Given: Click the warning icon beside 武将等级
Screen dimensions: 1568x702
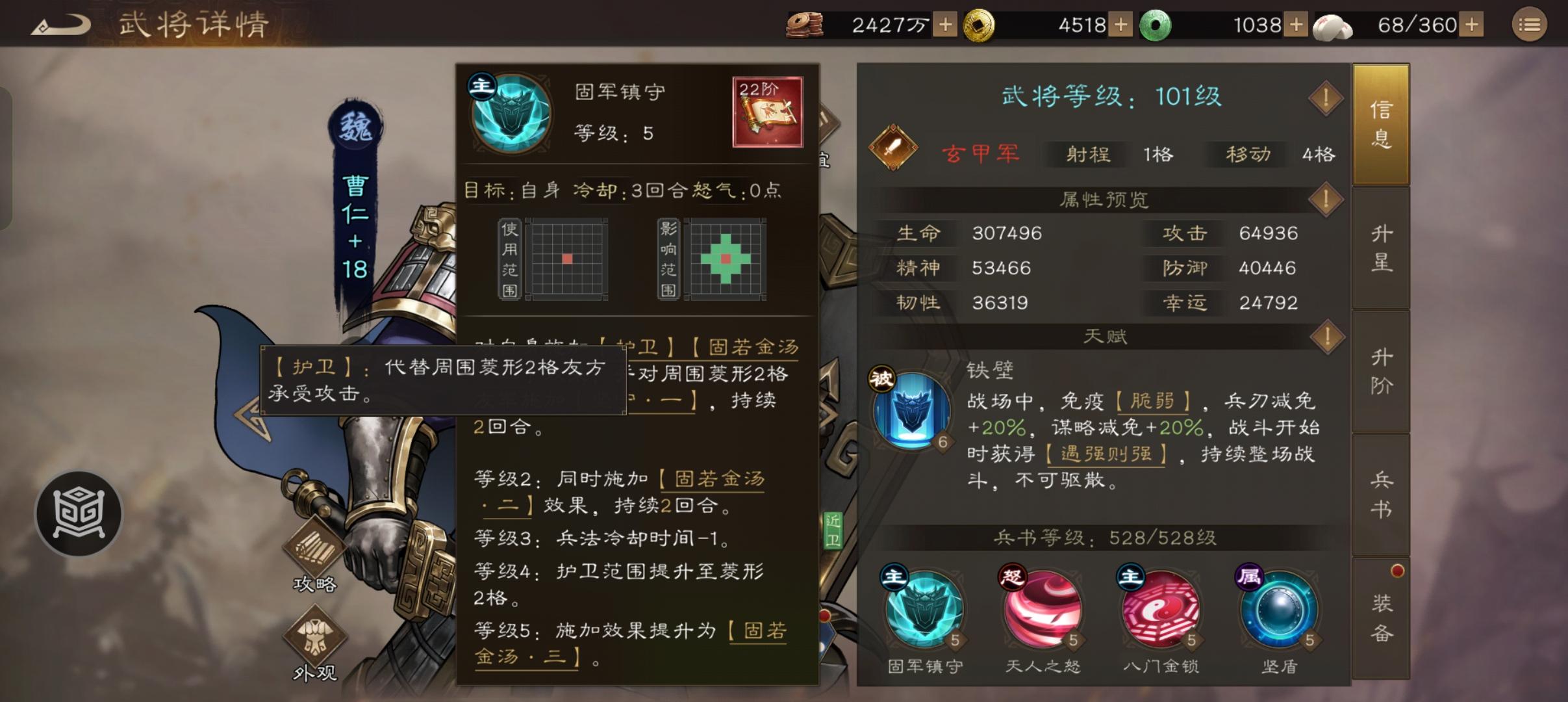Looking at the screenshot, I should [x=1326, y=98].
